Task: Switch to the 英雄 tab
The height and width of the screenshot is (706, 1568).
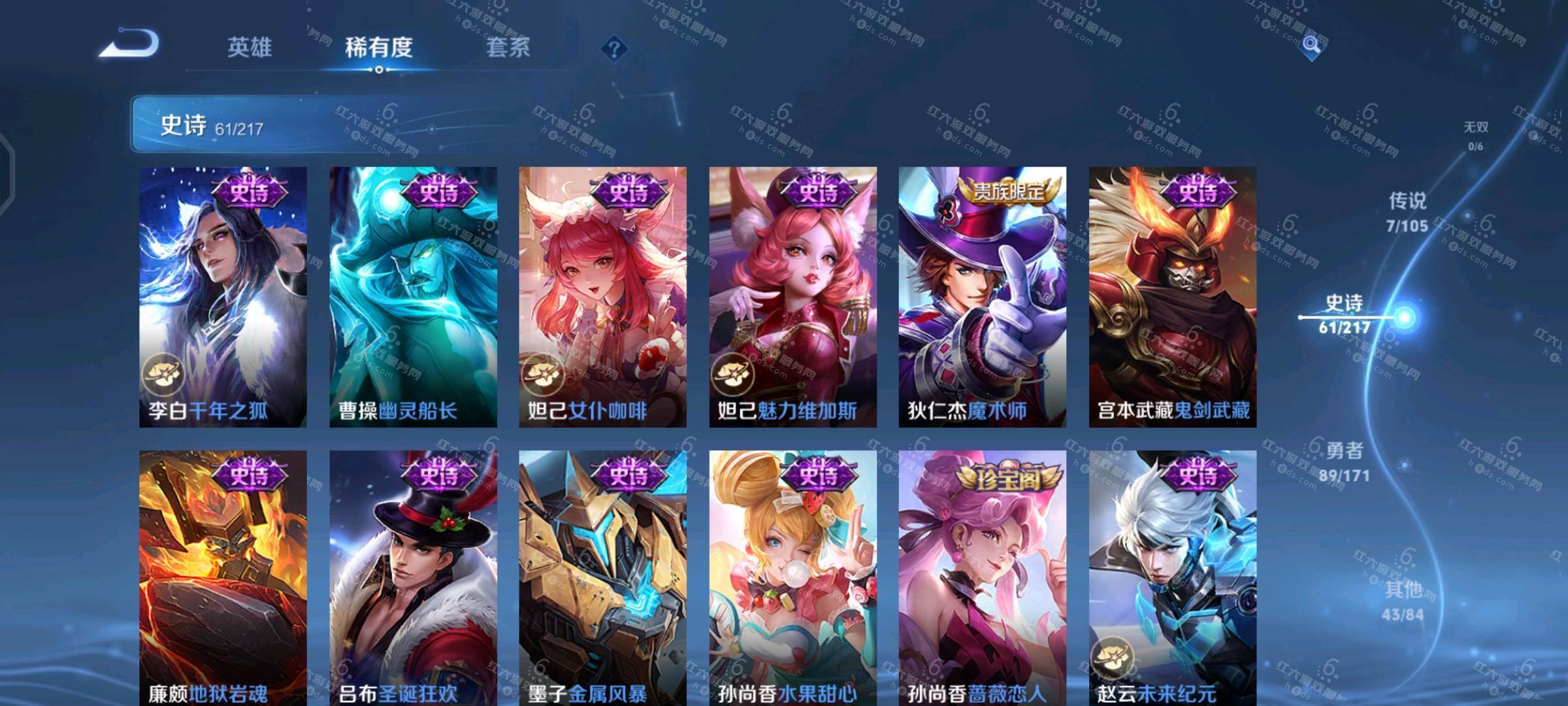Action: point(250,47)
